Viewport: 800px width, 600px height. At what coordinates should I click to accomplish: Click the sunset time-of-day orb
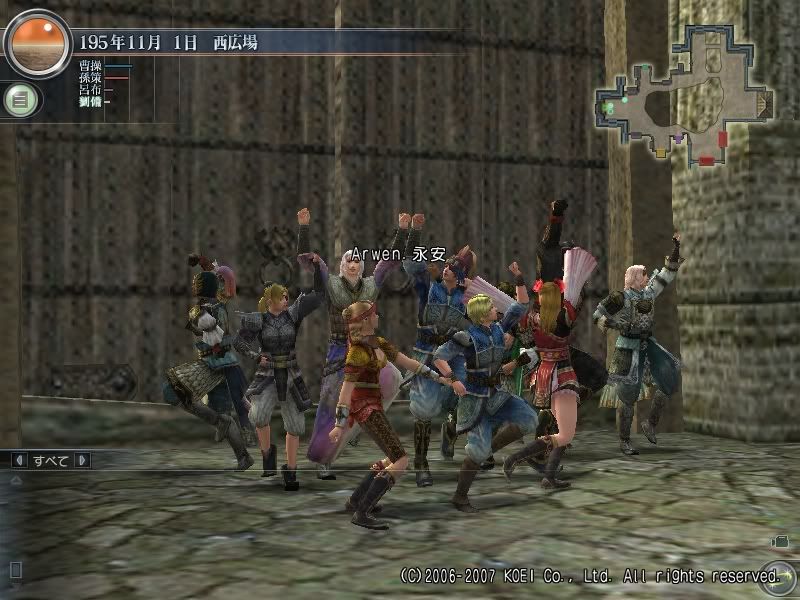pos(37,44)
